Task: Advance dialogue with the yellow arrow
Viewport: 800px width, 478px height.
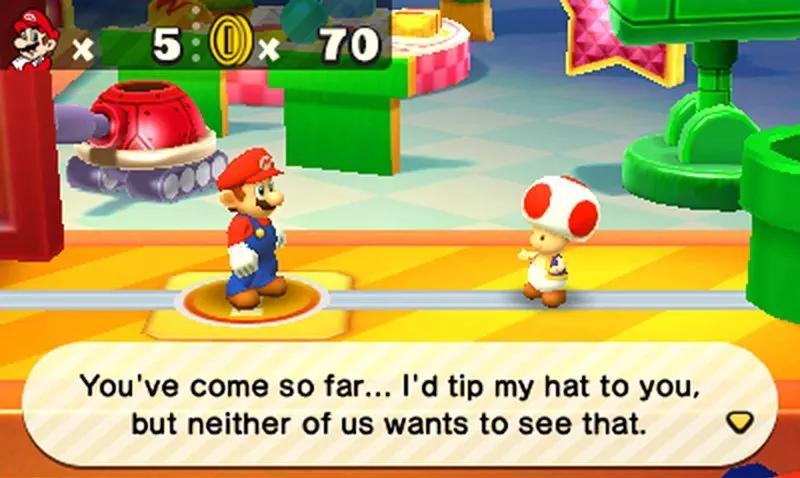Action: 739,422
